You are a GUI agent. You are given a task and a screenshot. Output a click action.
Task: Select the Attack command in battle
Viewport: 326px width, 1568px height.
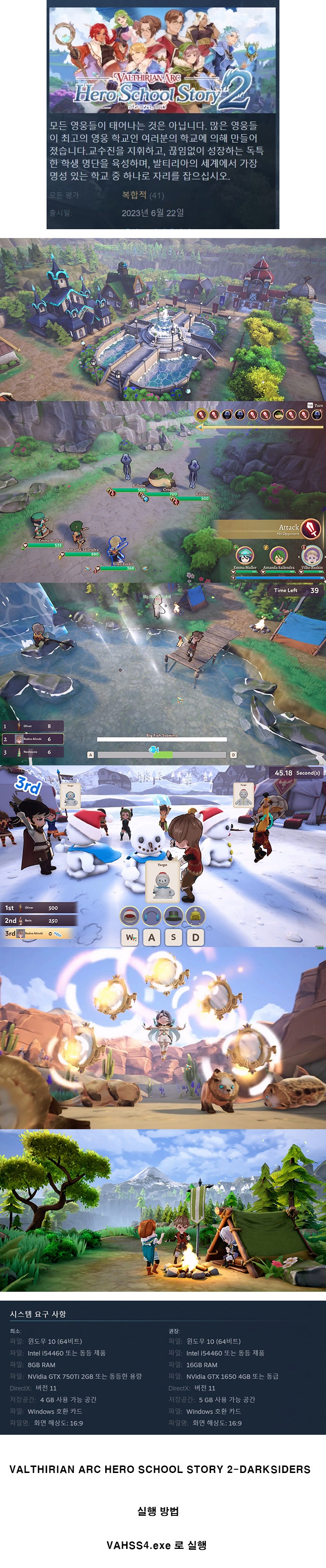pyautogui.click(x=310, y=528)
